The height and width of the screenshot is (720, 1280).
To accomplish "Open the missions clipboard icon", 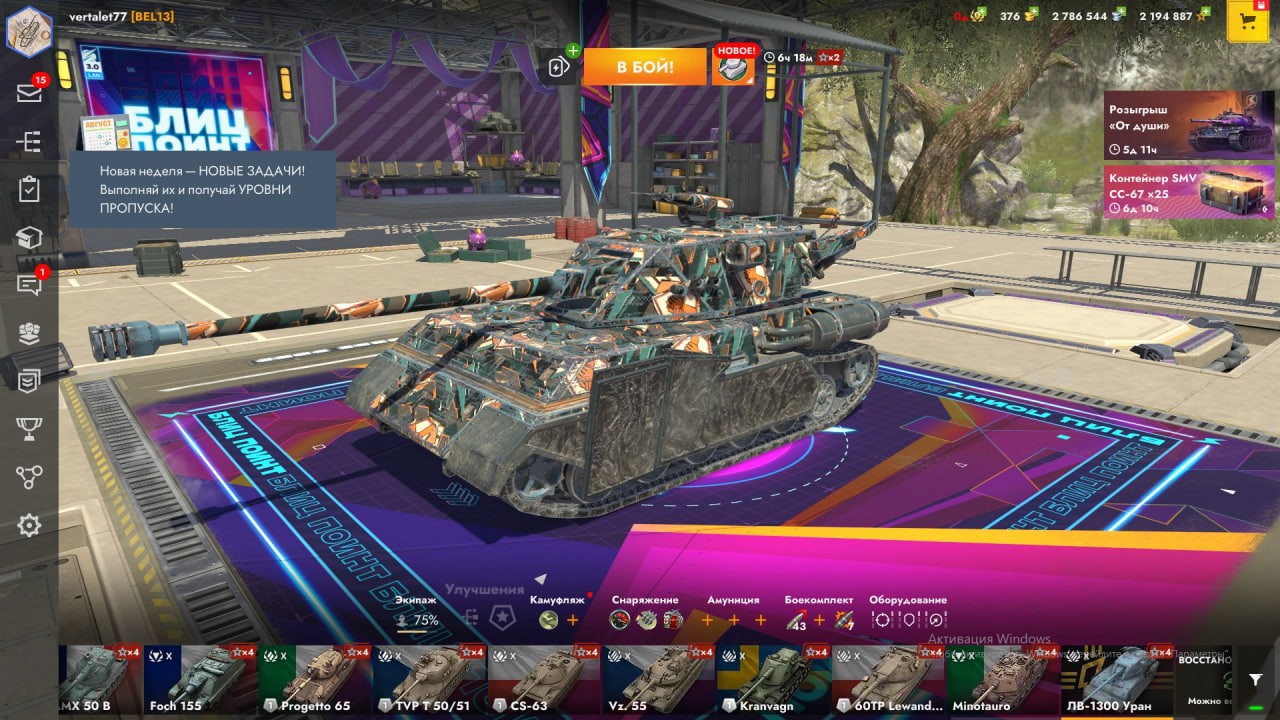I will click(x=29, y=189).
